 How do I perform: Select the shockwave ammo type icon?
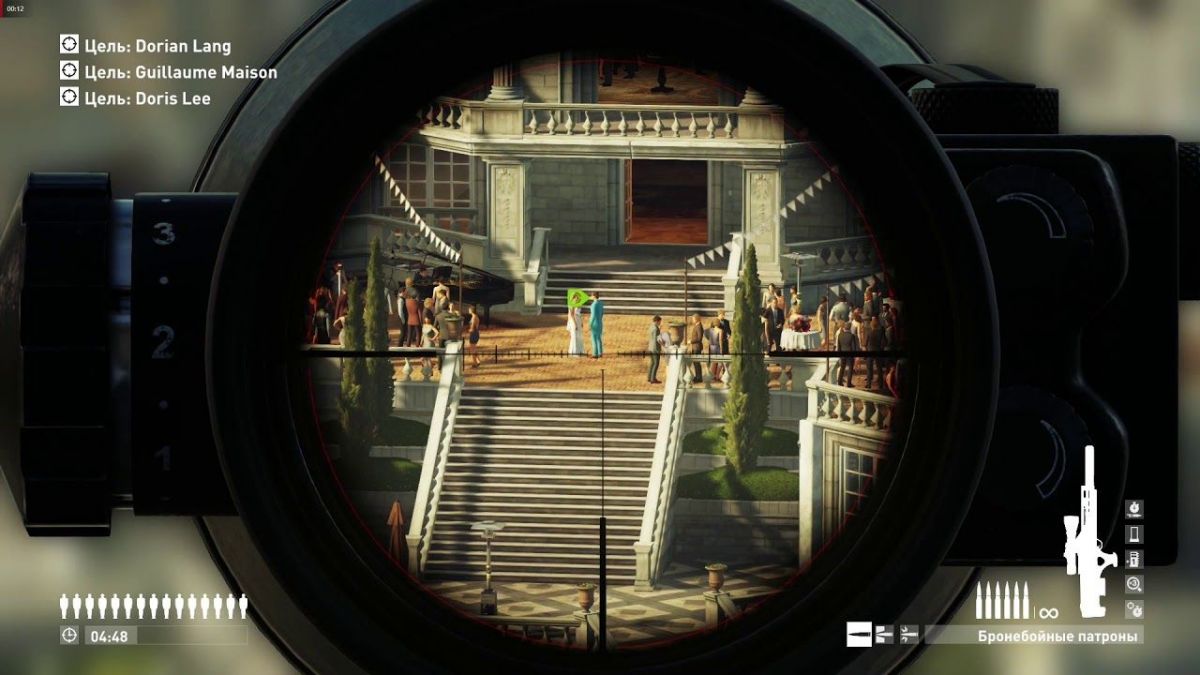coord(909,633)
